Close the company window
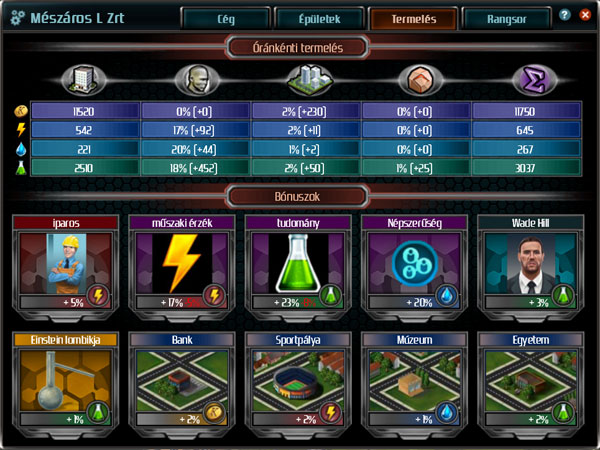 click(x=583, y=16)
